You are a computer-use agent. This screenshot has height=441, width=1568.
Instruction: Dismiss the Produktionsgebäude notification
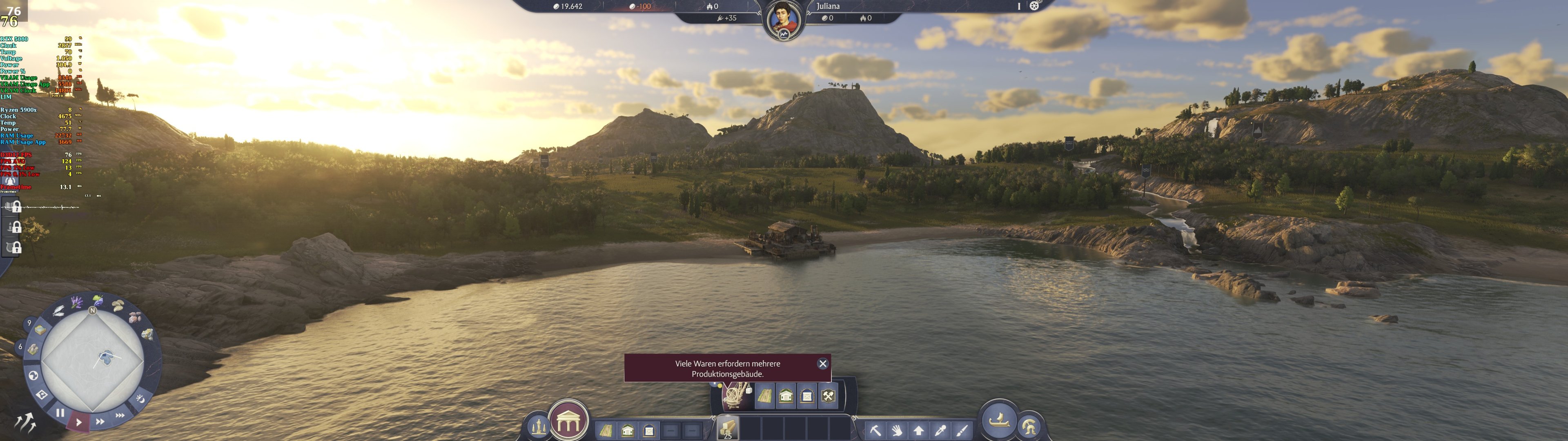pyautogui.click(x=823, y=364)
